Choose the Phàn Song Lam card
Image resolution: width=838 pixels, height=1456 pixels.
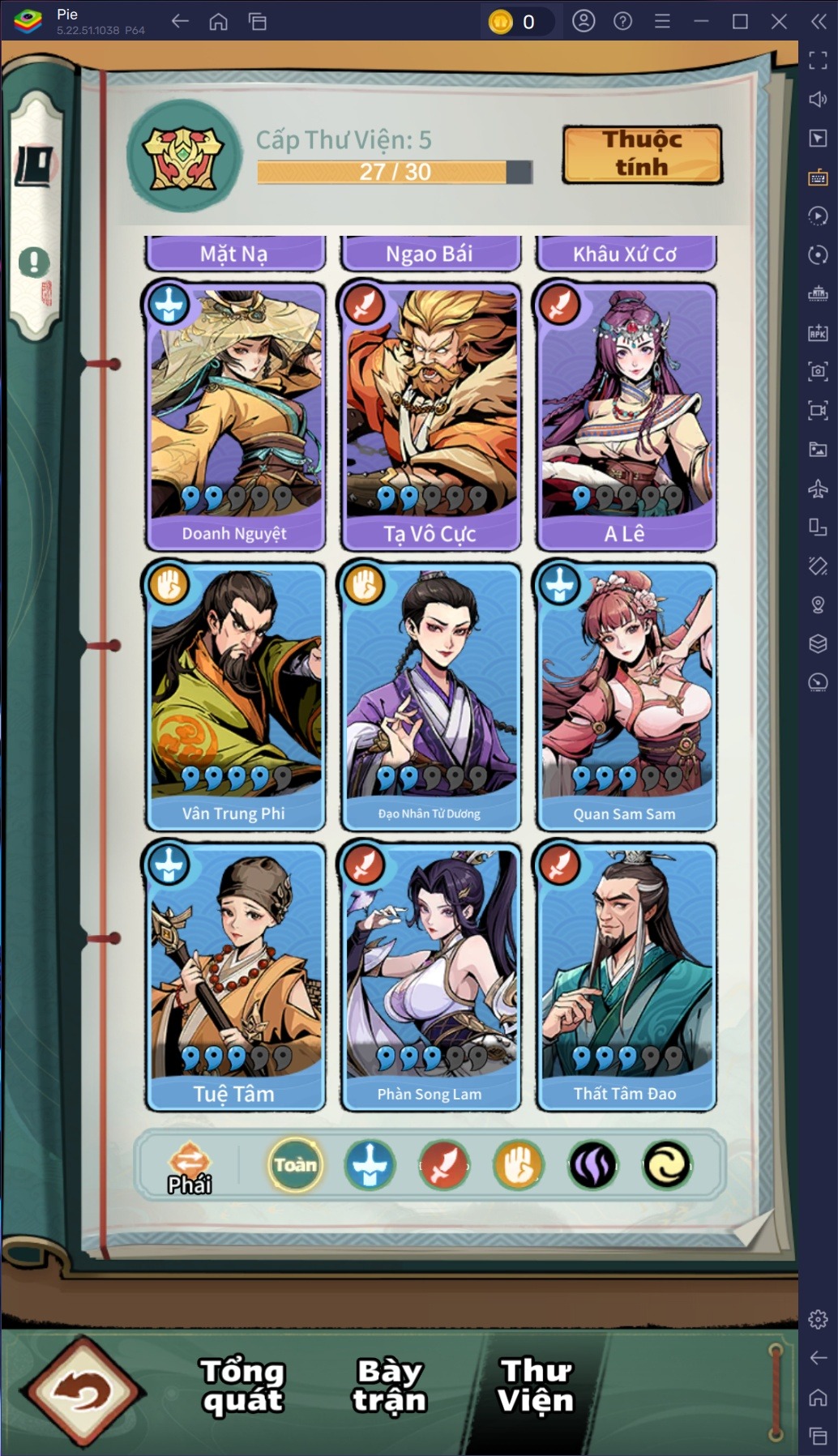tap(430, 976)
